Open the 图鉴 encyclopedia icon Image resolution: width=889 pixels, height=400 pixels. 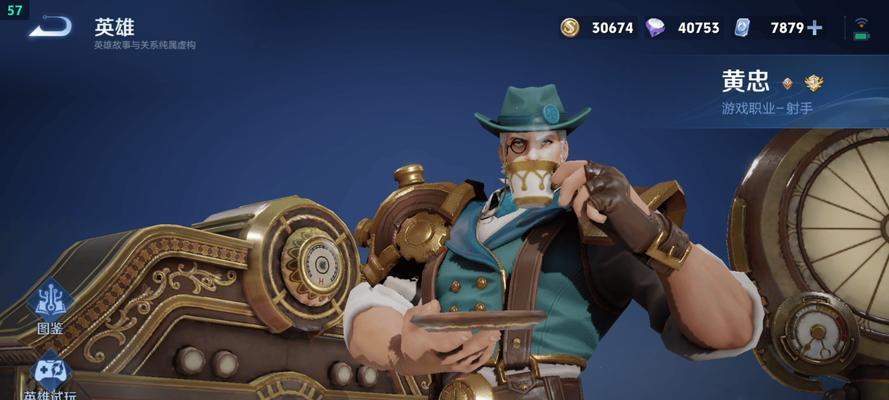point(50,303)
